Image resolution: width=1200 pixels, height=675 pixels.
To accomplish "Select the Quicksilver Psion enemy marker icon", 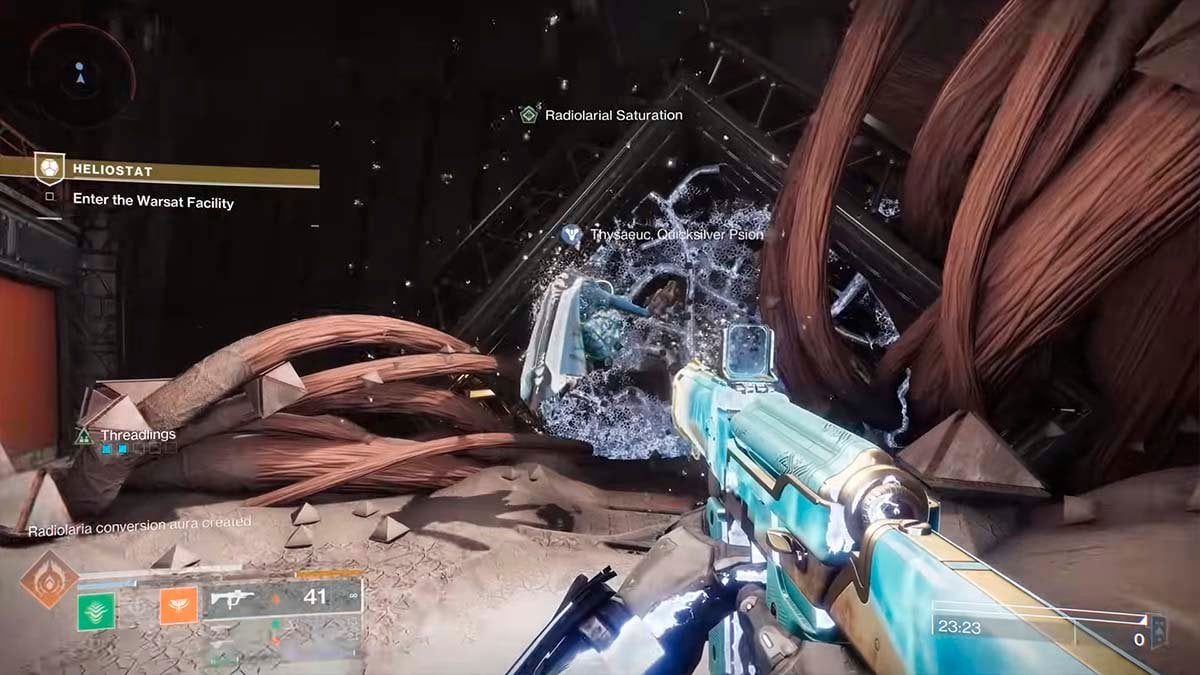I will (x=572, y=235).
